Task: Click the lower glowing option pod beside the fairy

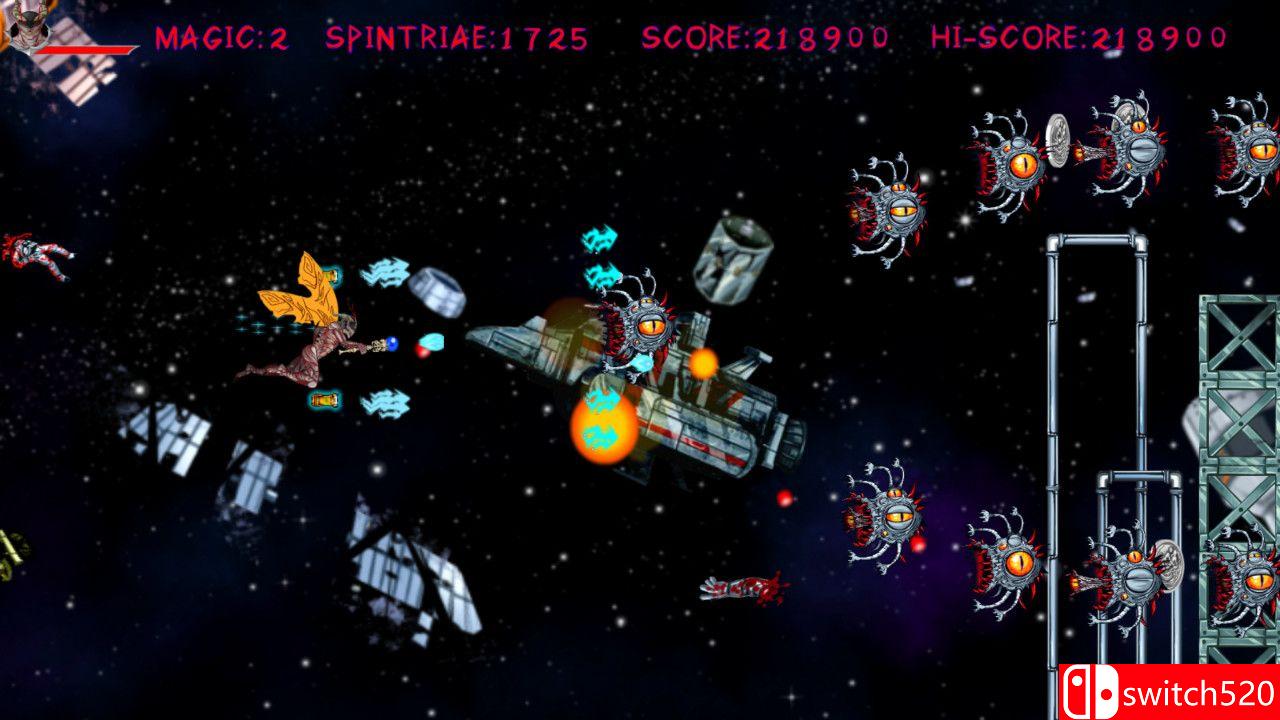Action: tap(322, 400)
